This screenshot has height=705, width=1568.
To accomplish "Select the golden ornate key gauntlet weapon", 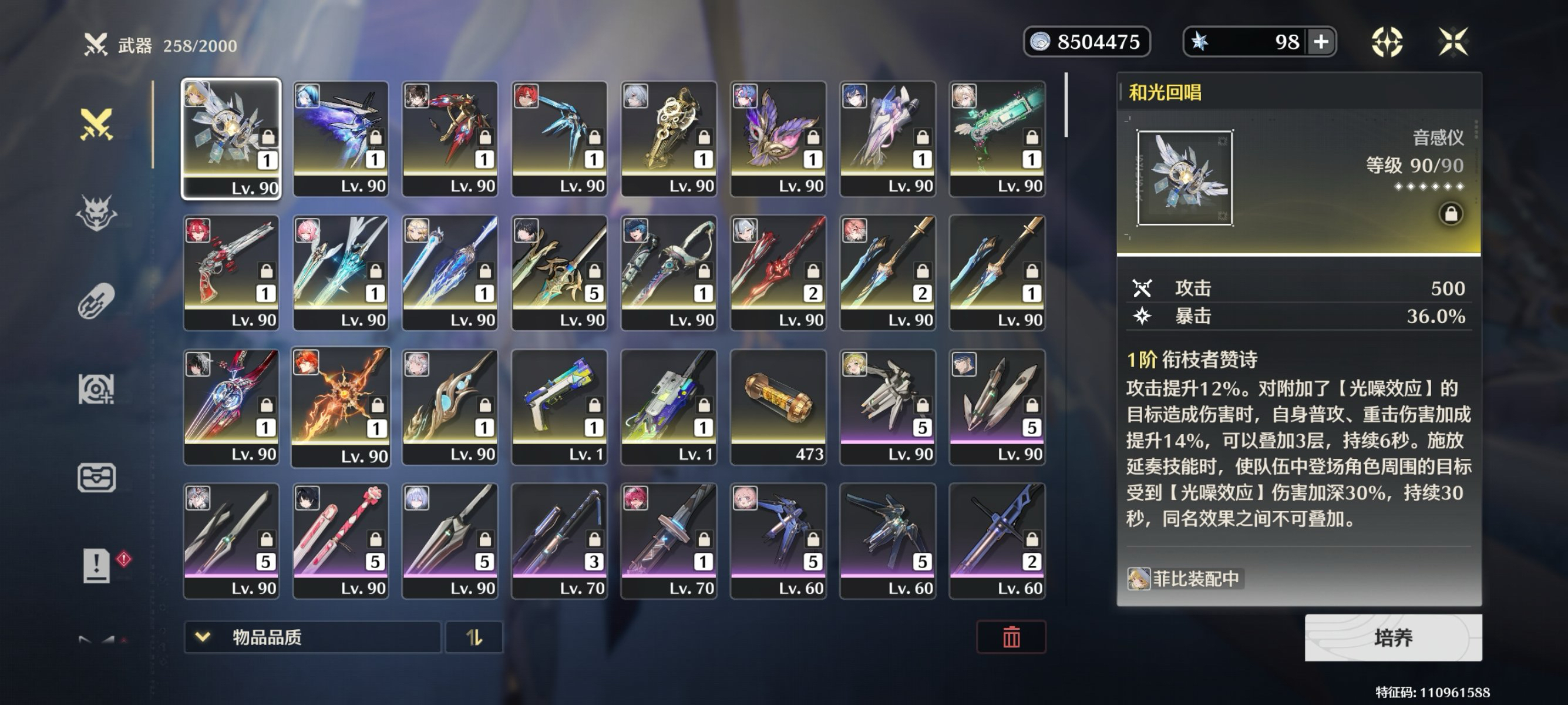I will coord(668,139).
